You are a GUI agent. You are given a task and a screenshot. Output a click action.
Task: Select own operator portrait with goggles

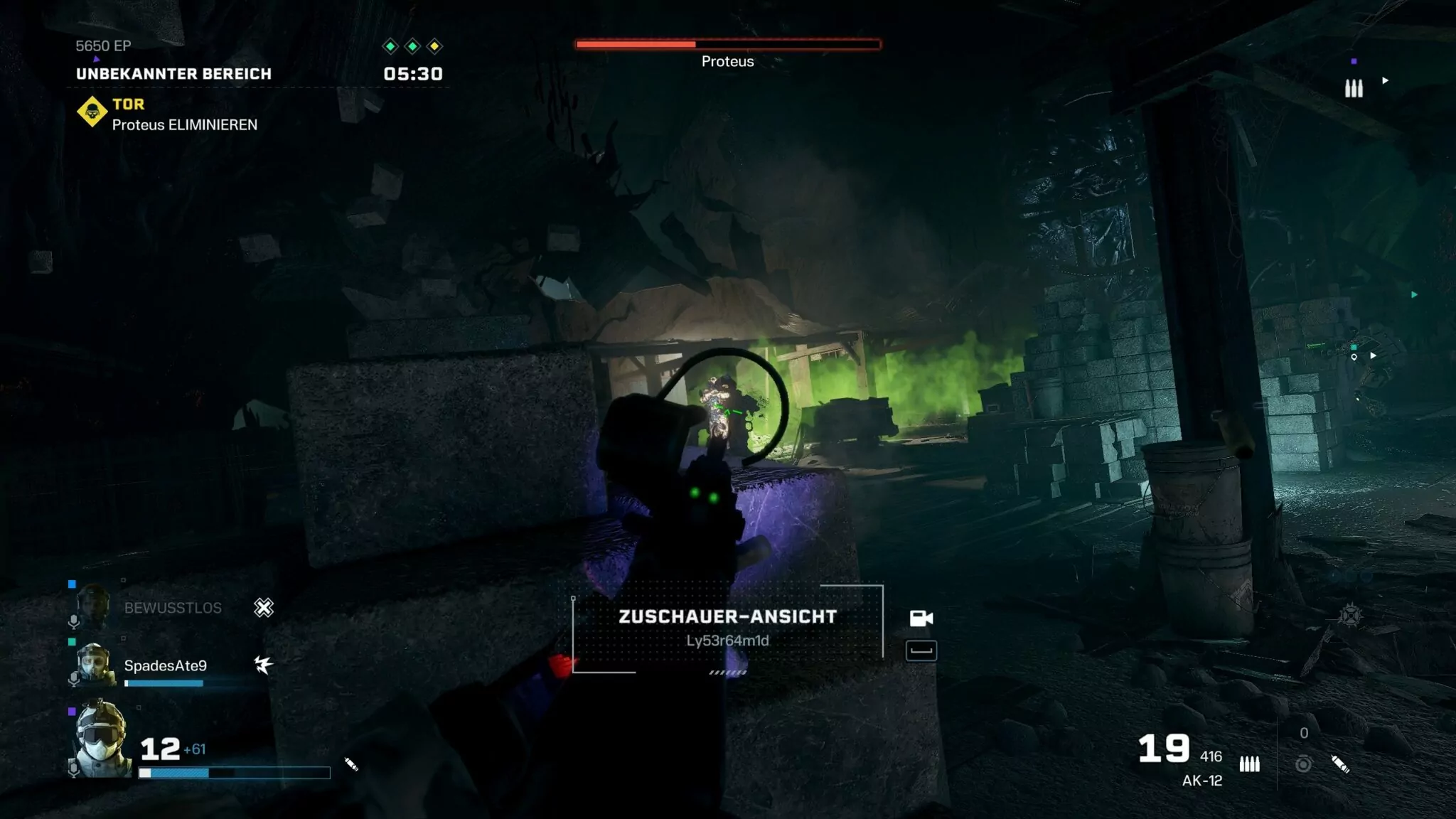(x=101, y=739)
